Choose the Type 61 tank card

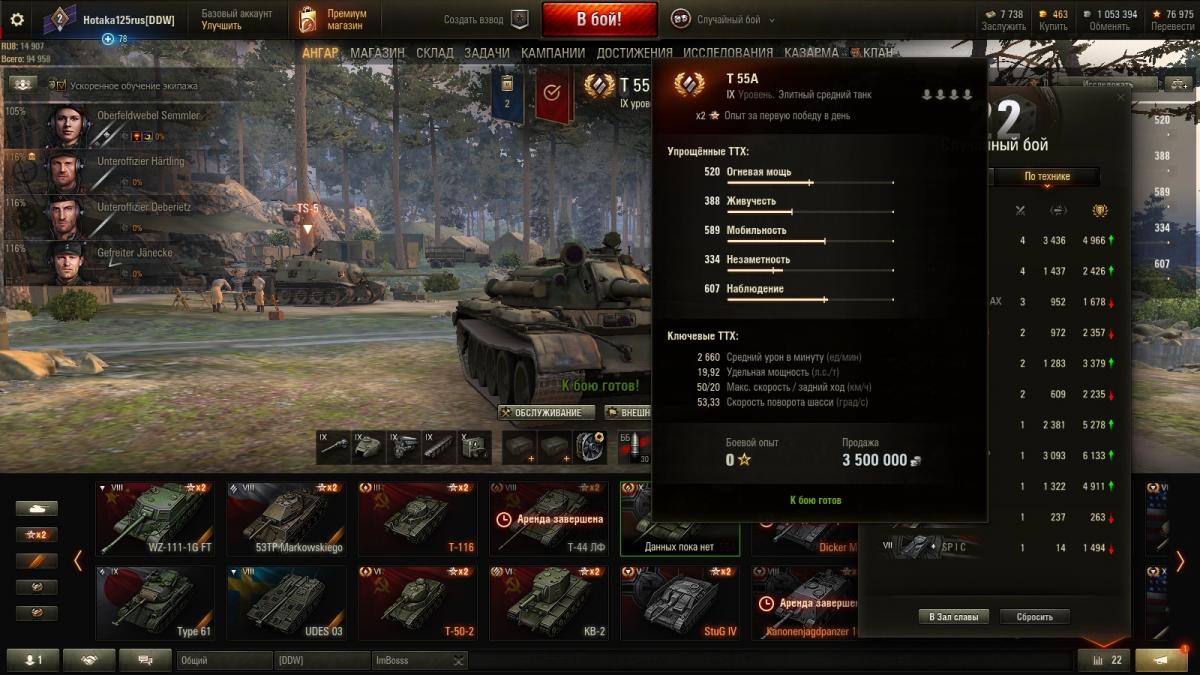click(x=155, y=603)
